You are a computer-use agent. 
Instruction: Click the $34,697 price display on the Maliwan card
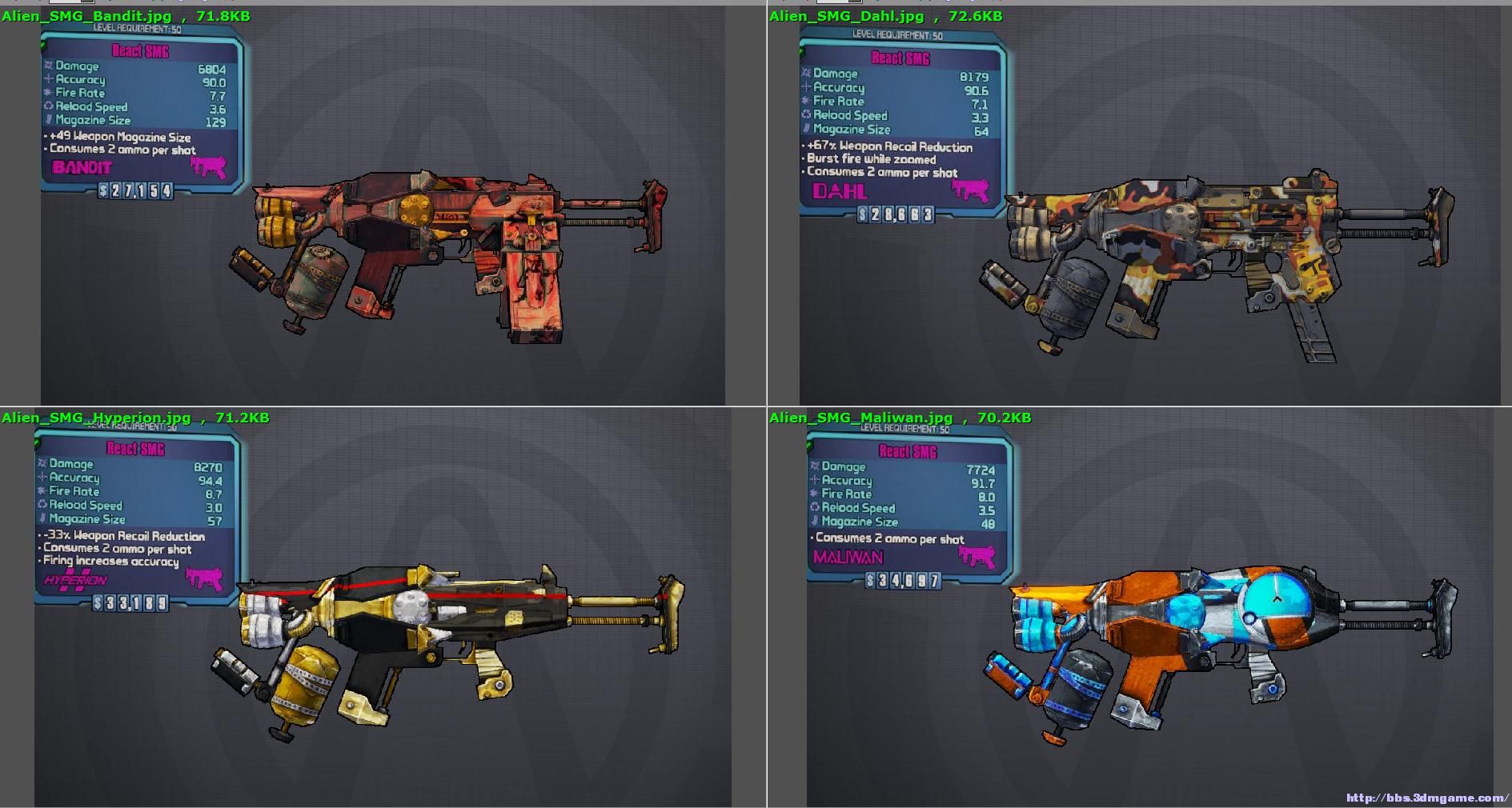tap(904, 579)
